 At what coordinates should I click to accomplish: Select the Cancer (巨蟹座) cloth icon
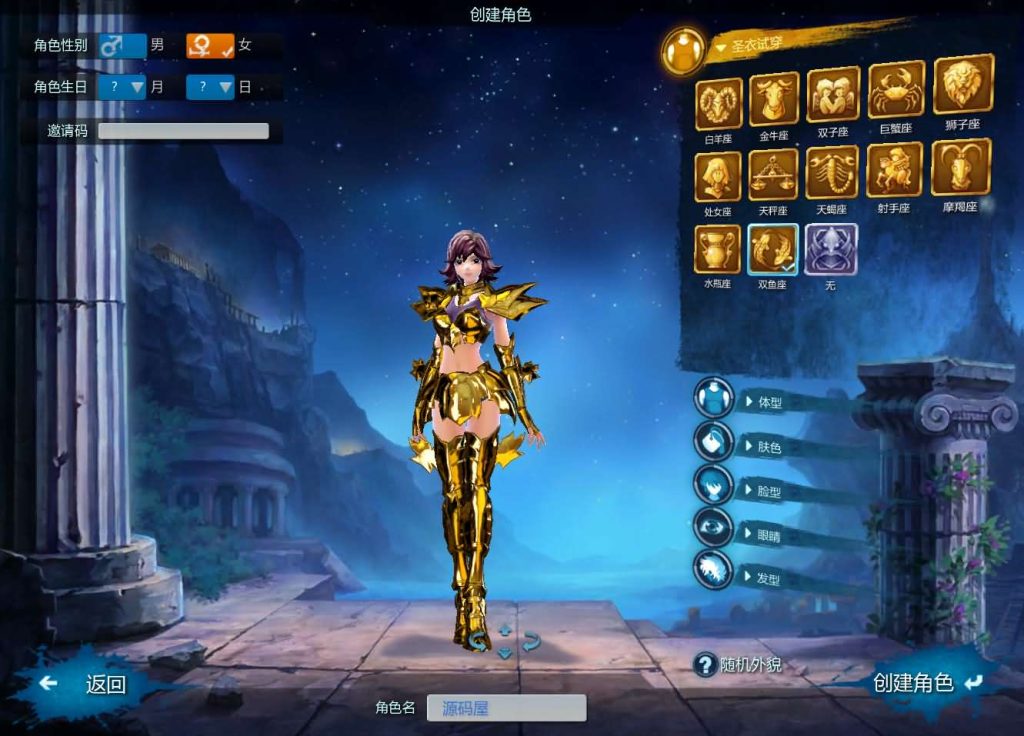895,91
